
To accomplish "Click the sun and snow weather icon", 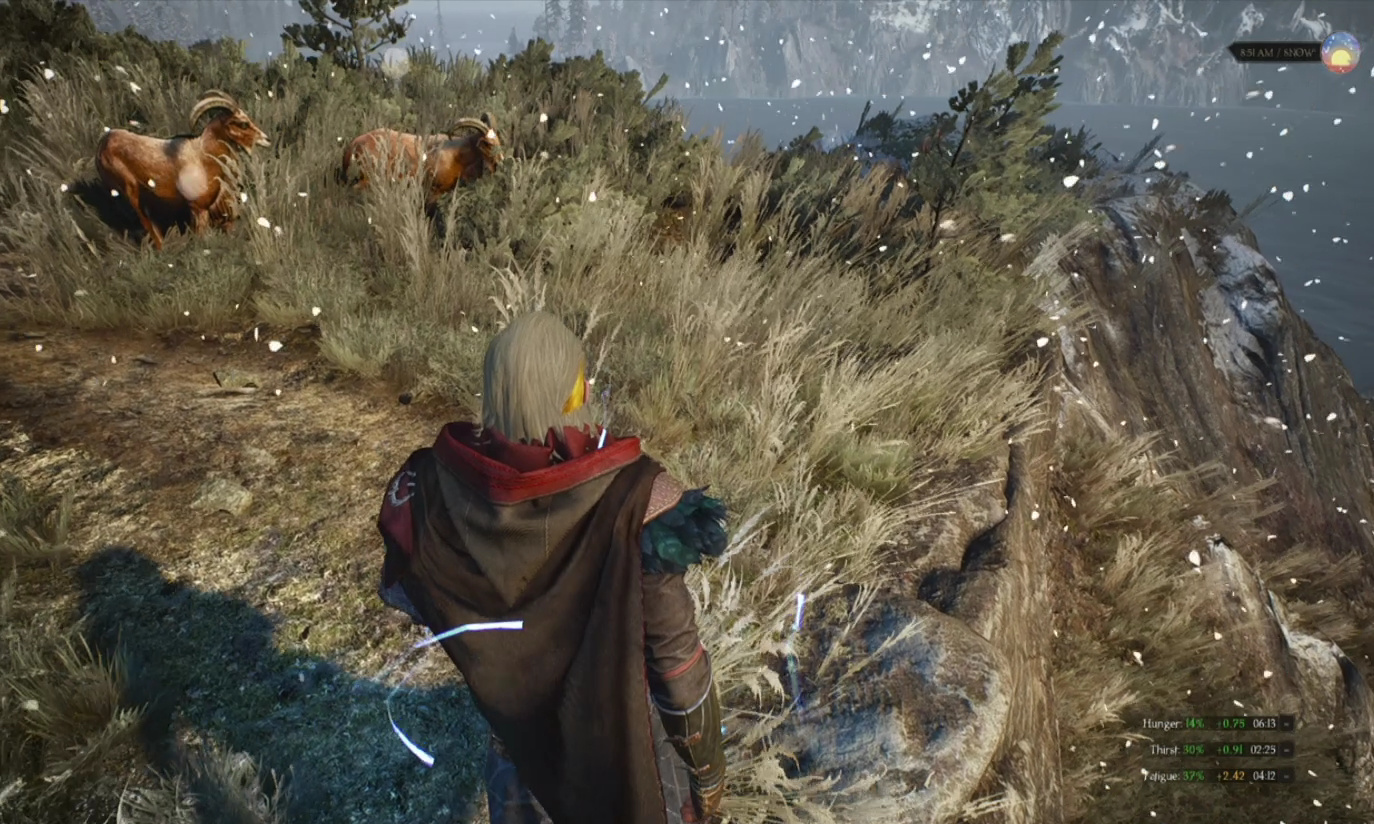I will point(1339,53).
